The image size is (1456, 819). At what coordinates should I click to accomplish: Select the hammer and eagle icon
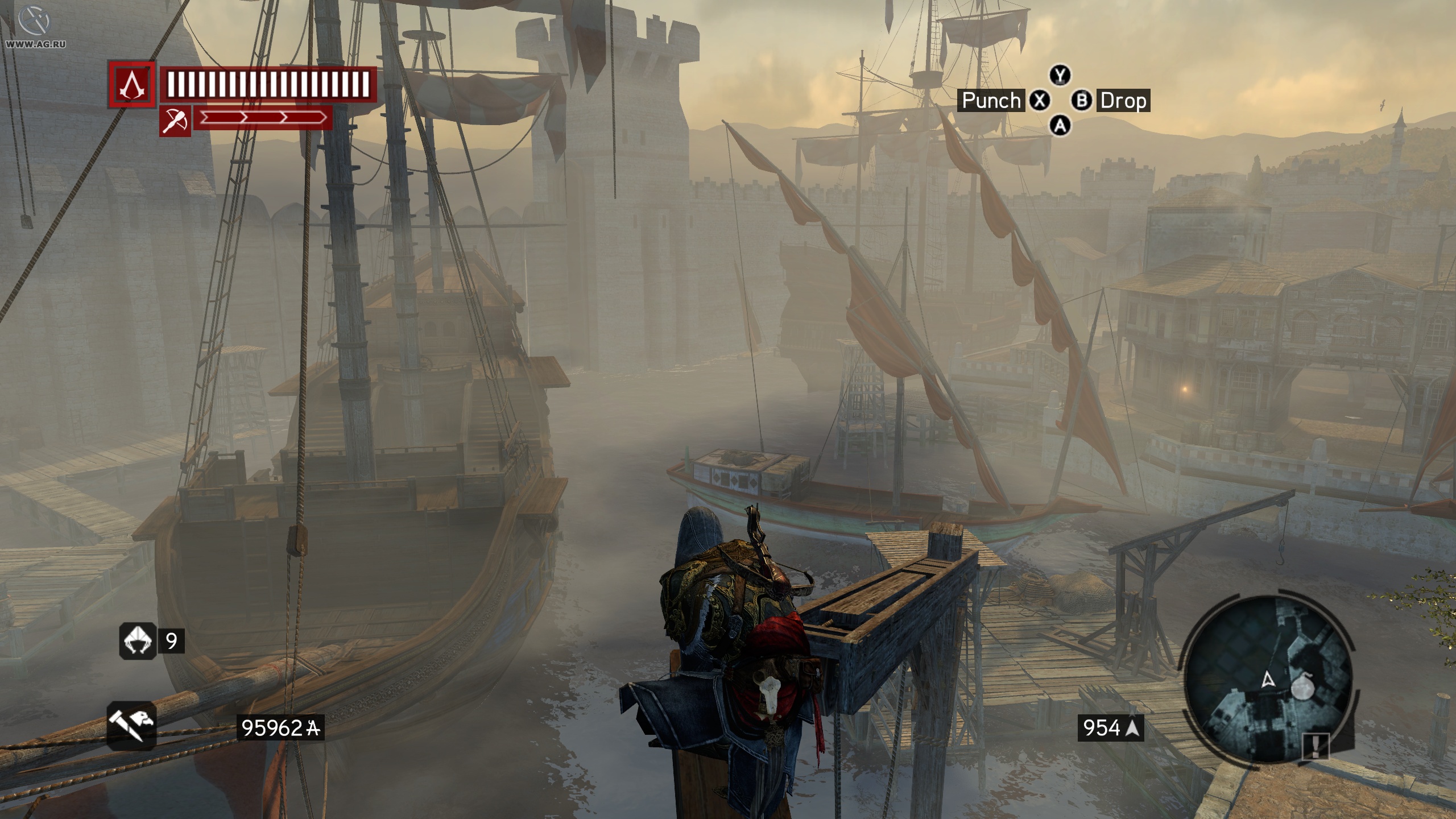click(x=131, y=726)
